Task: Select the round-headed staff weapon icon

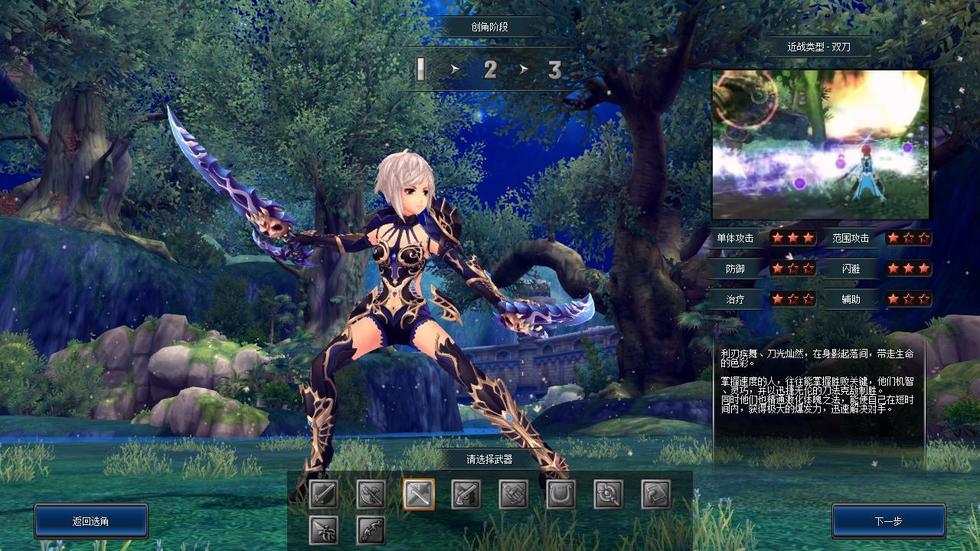Action: coord(608,493)
